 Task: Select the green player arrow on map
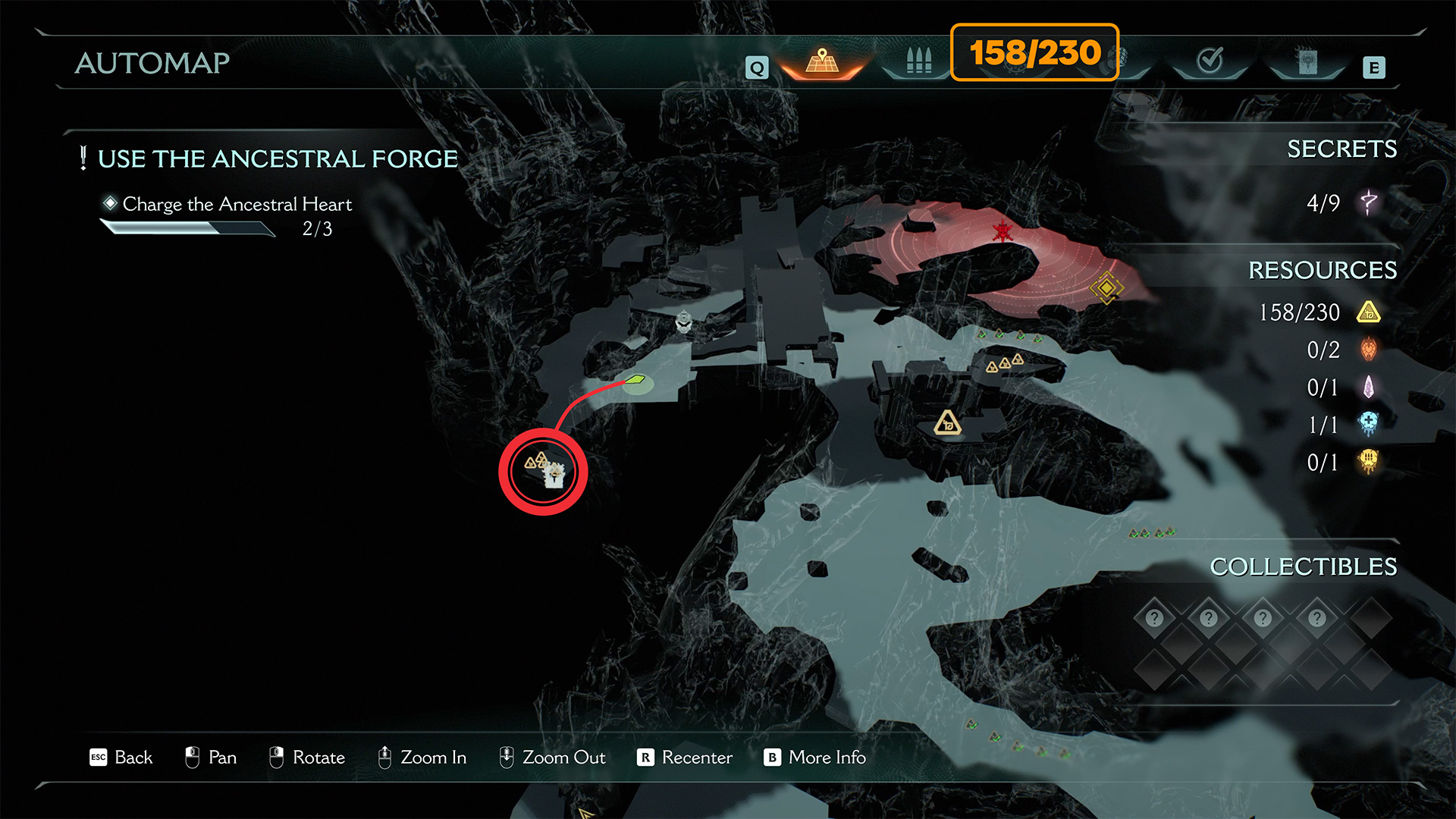[635, 379]
